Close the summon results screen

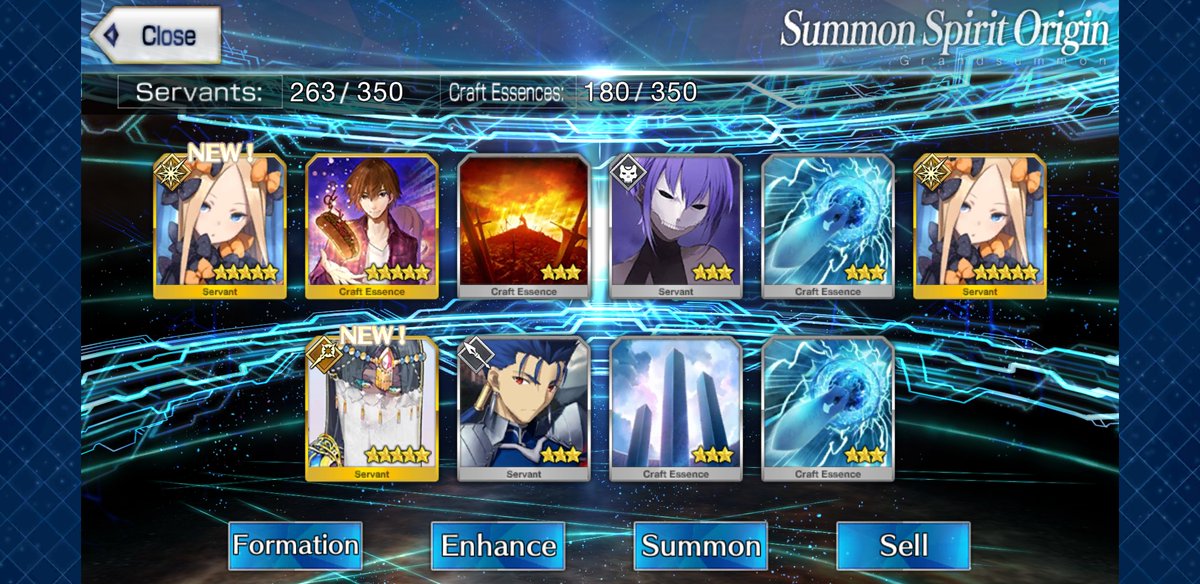[x=155, y=36]
